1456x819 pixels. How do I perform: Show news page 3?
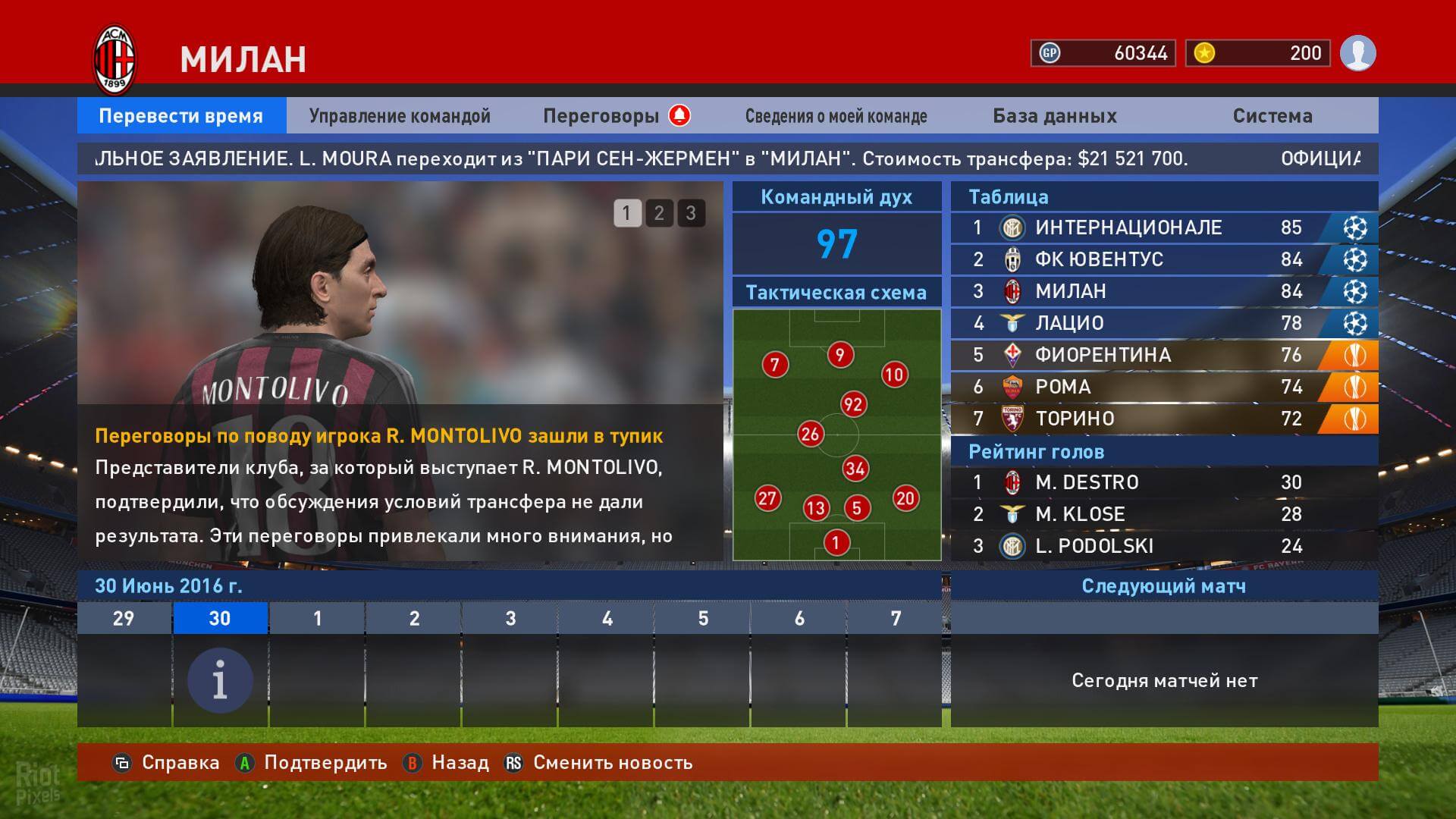[691, 213]
